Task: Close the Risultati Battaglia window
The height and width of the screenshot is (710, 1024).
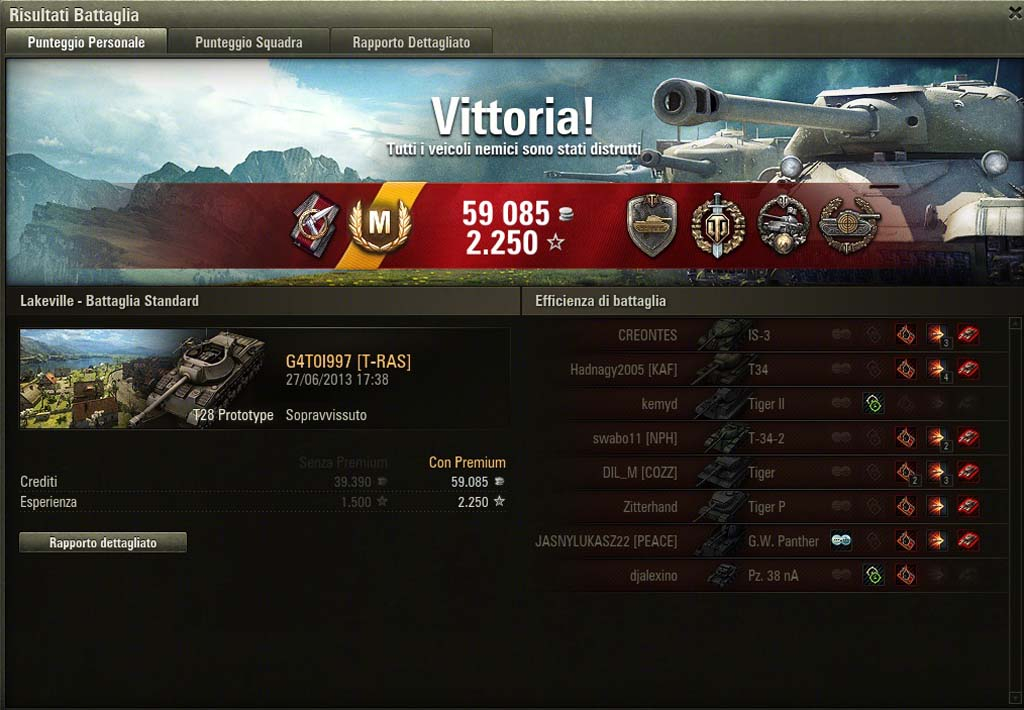Action: (1014, 12)
